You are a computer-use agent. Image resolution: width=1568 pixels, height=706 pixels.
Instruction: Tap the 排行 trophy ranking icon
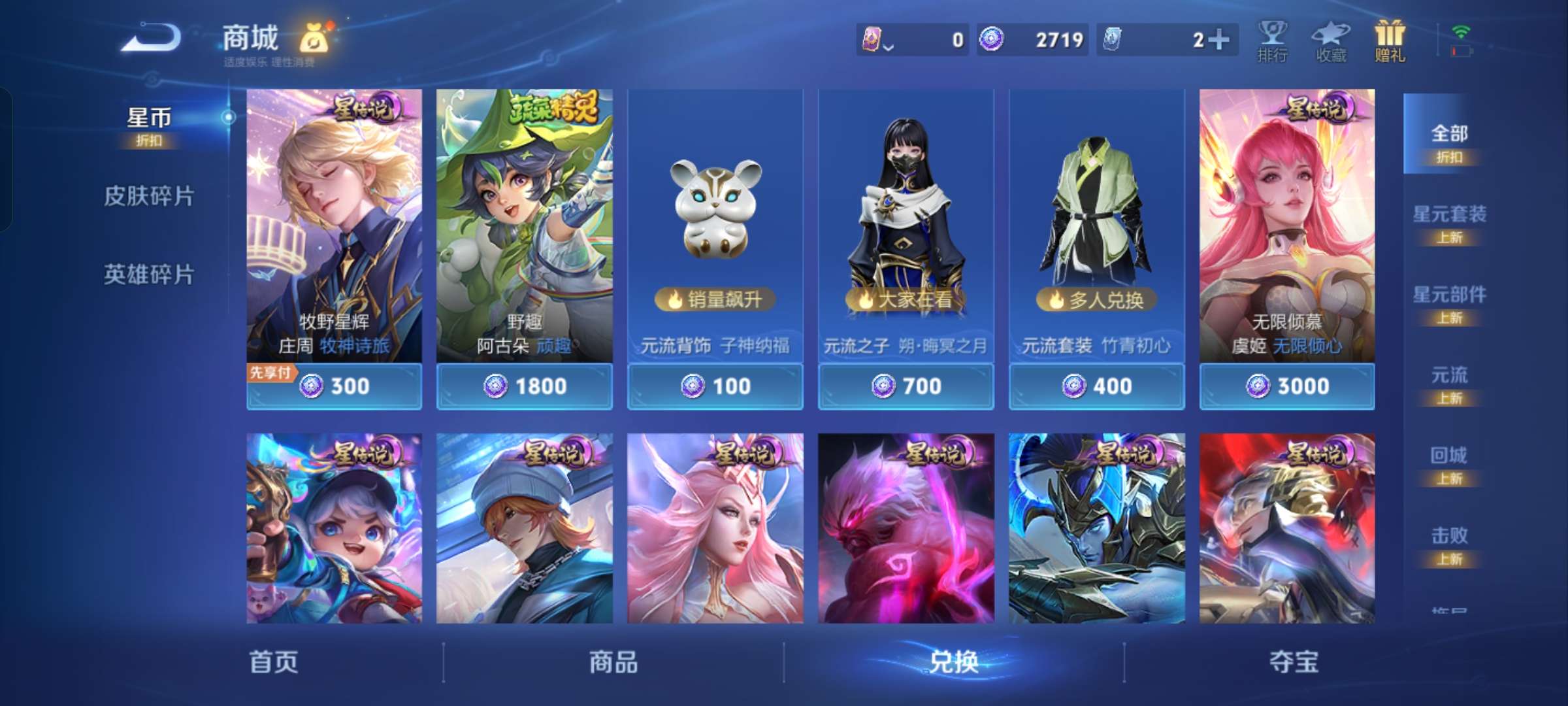(x=1273, y=41)
